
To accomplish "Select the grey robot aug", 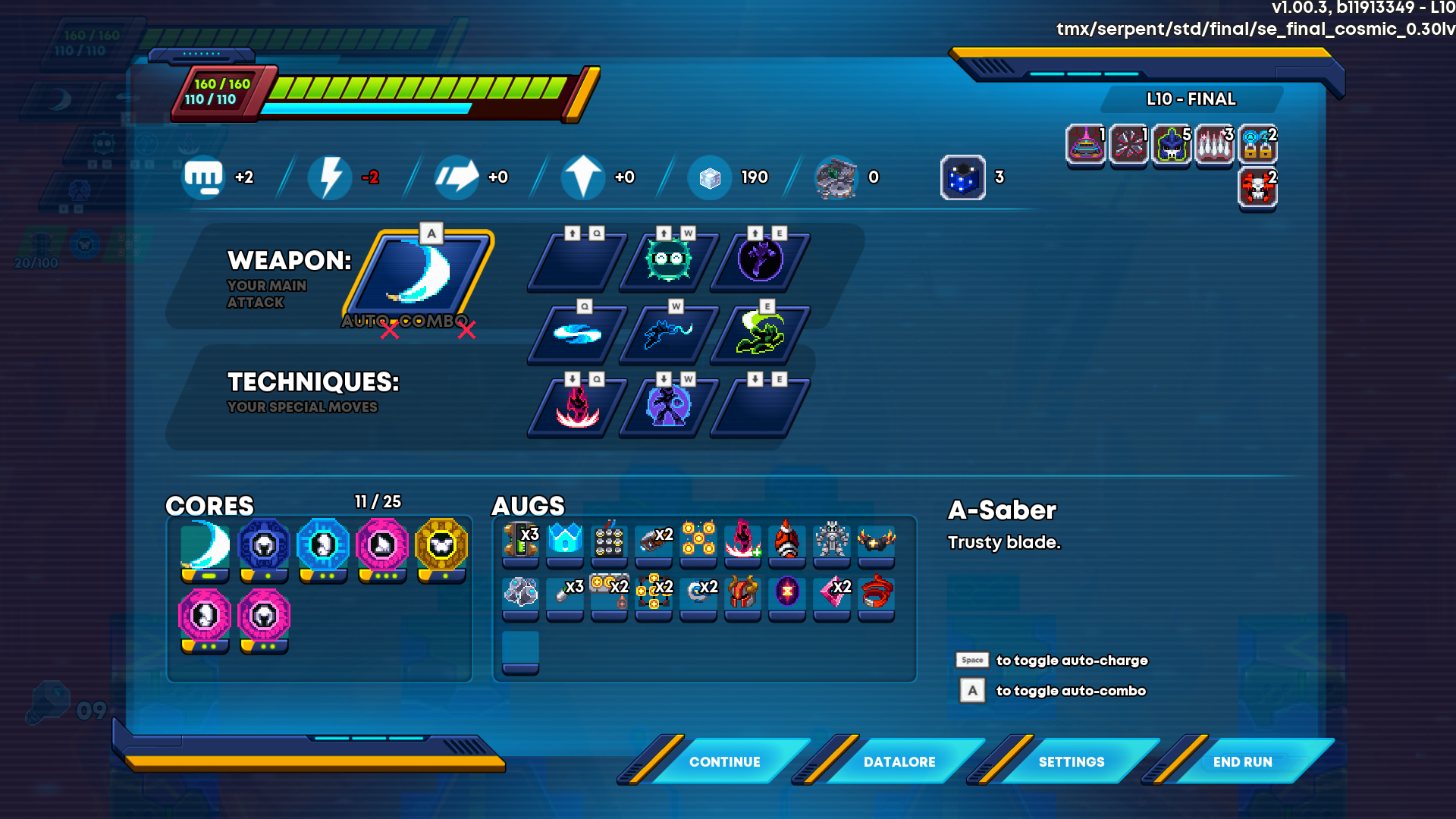I will (832, 540).
